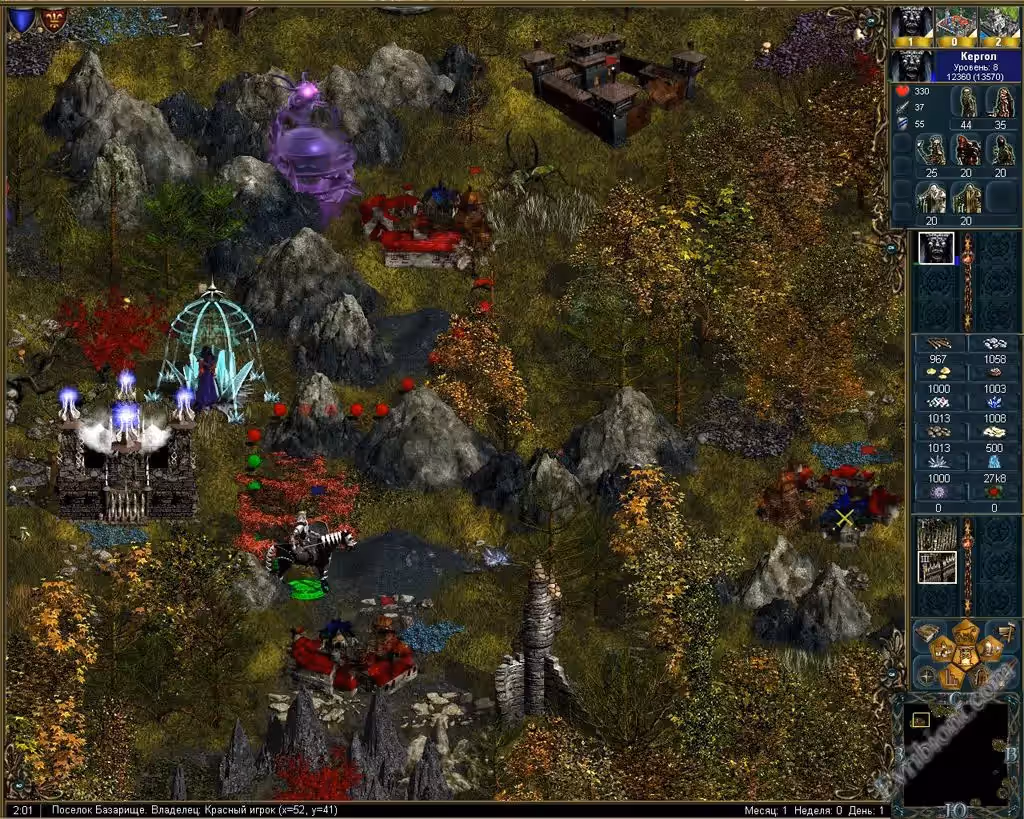Viewport: 1024px width, 819px height.
Task: Switch to the tab labeled 1 with skull portrait
Action: (912, 23)
